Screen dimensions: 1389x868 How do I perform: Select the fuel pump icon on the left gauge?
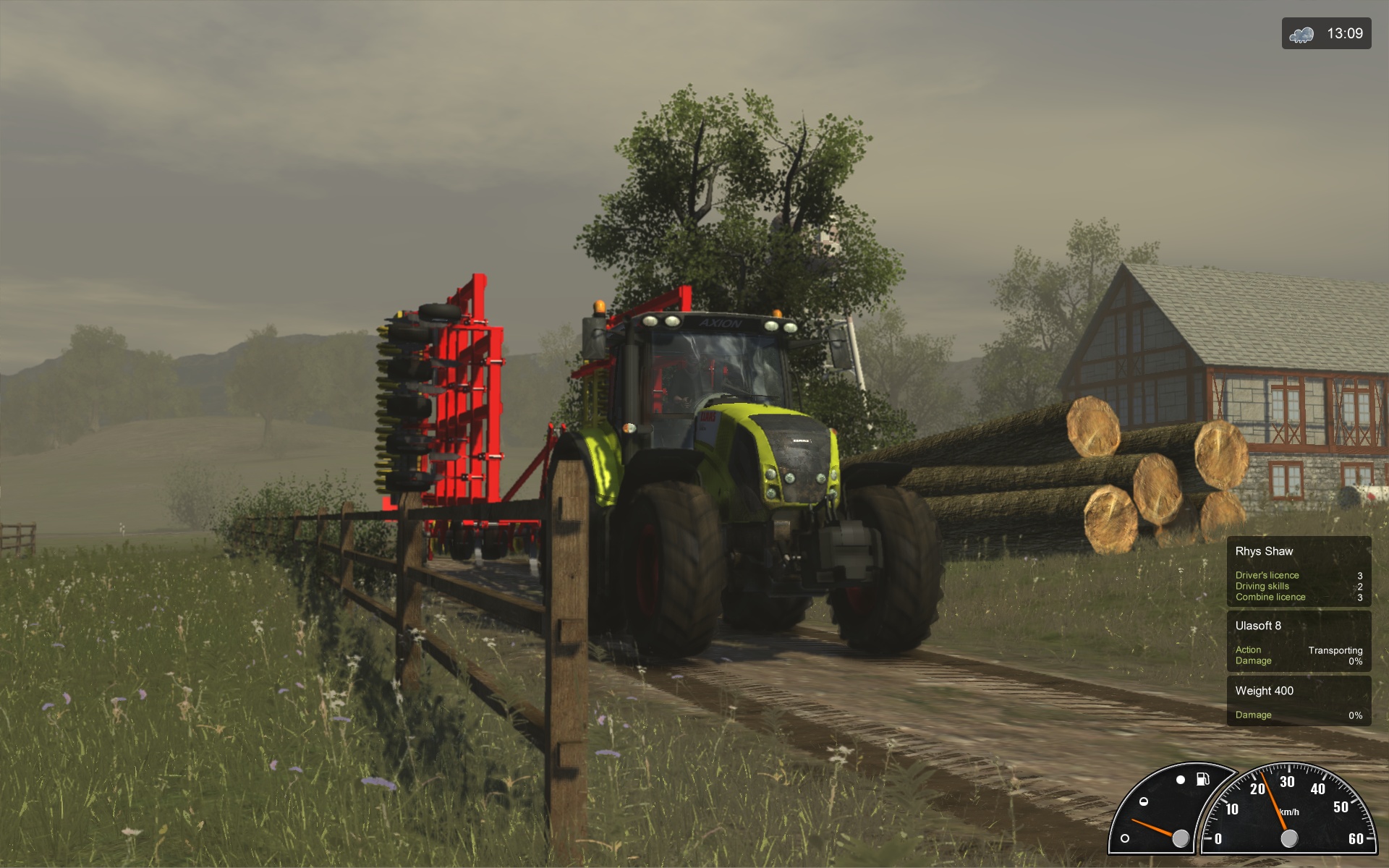point(1202,779)
